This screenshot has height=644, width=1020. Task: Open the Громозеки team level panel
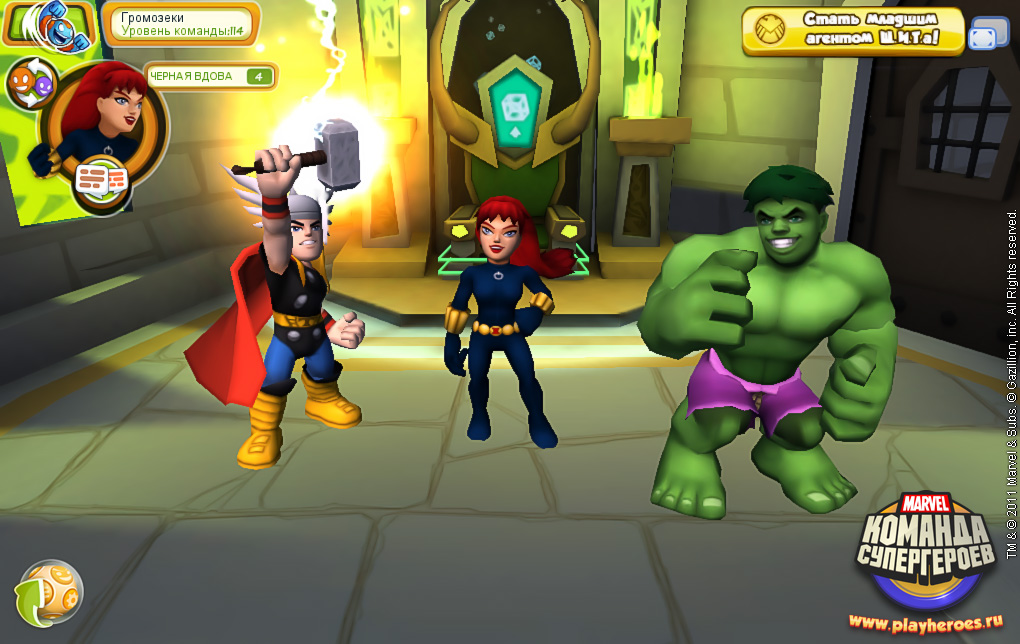(180, 24)
